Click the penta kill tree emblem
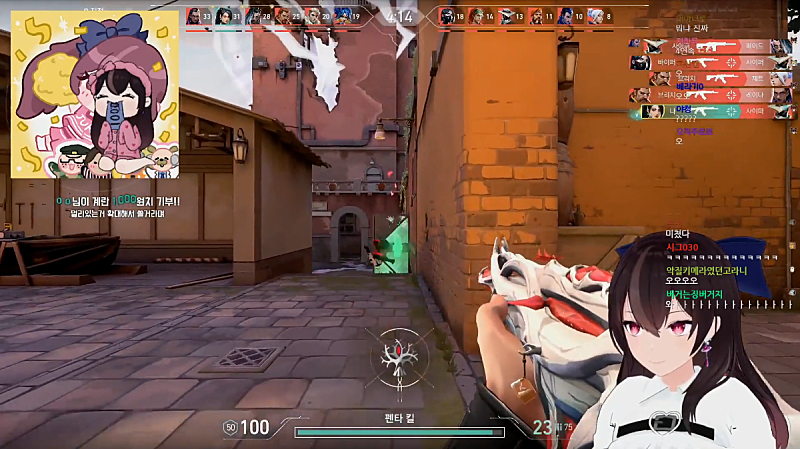 (x=400, y=357)
